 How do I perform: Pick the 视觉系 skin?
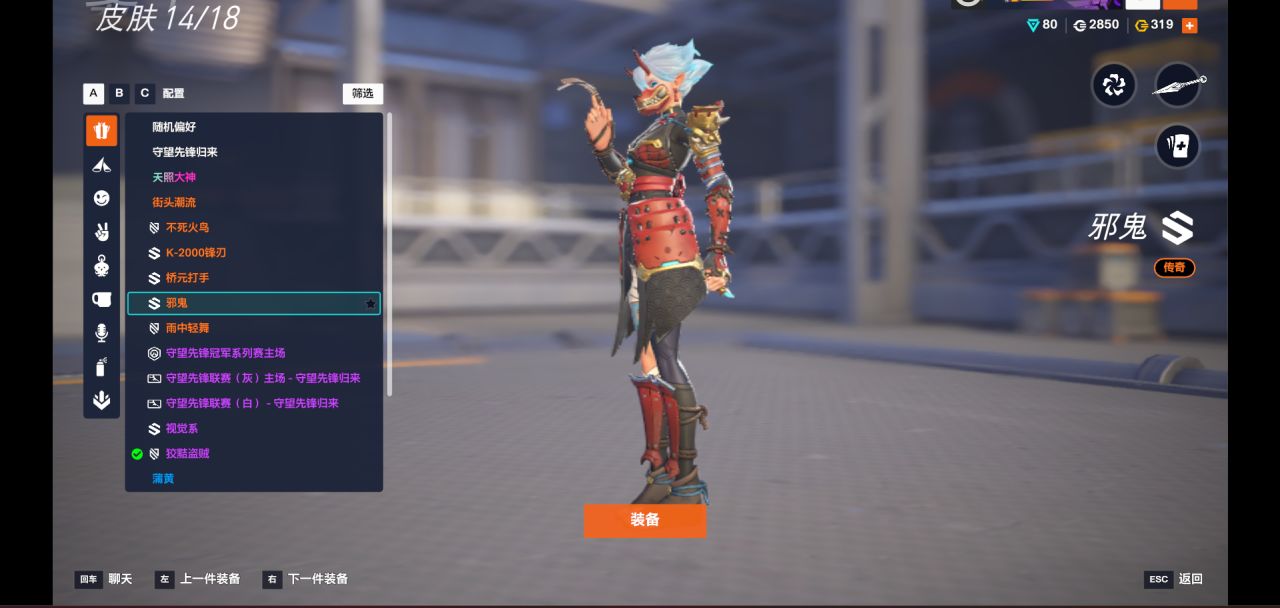coord(181,428)
